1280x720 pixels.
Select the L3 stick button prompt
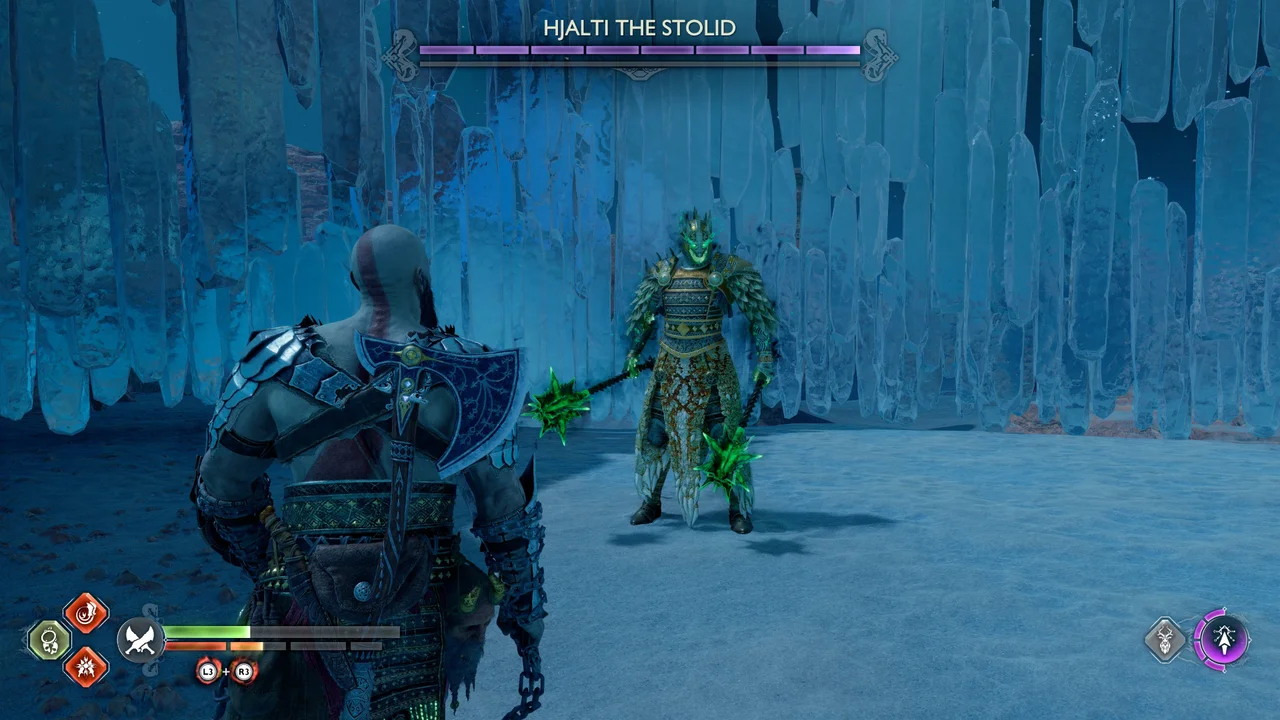208,671
